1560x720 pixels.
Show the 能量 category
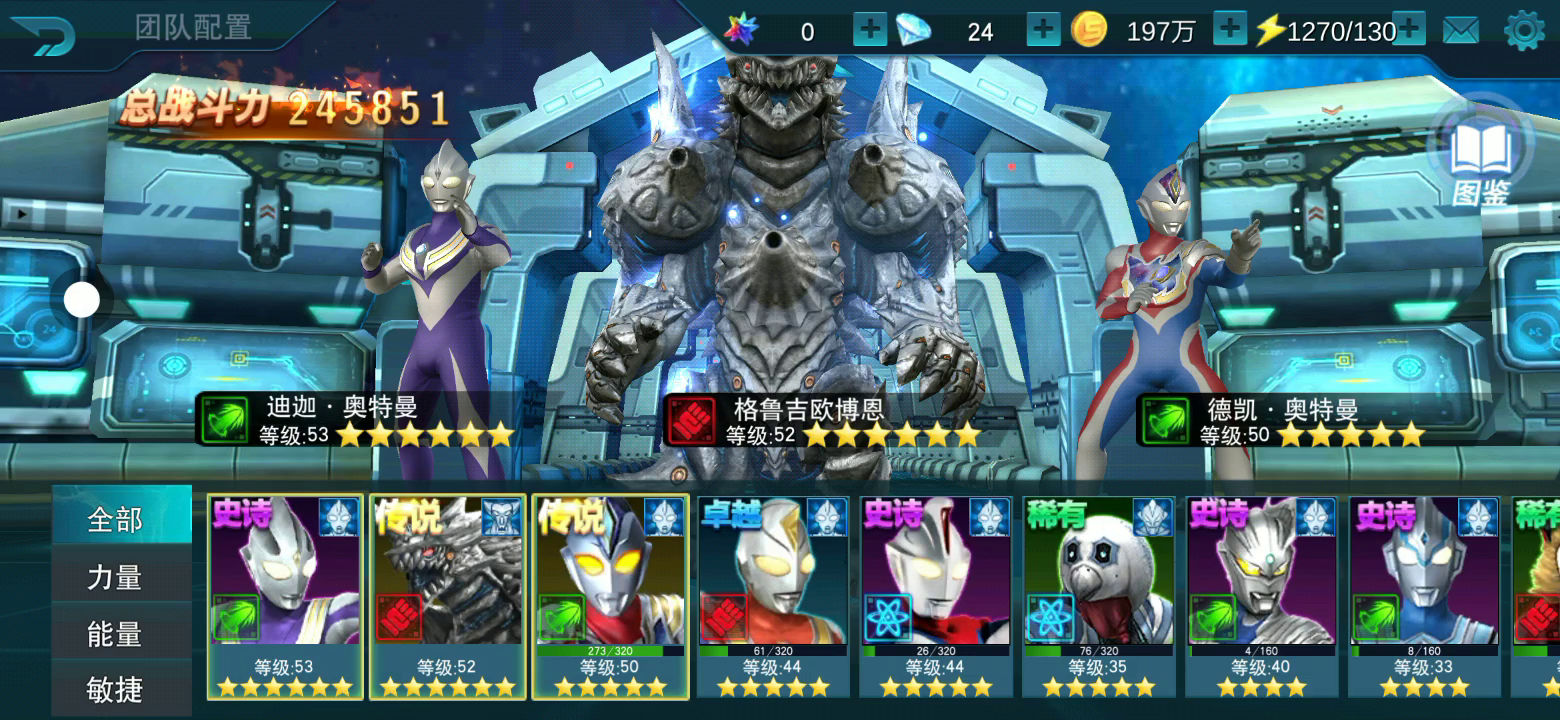[x=116, y=634]
